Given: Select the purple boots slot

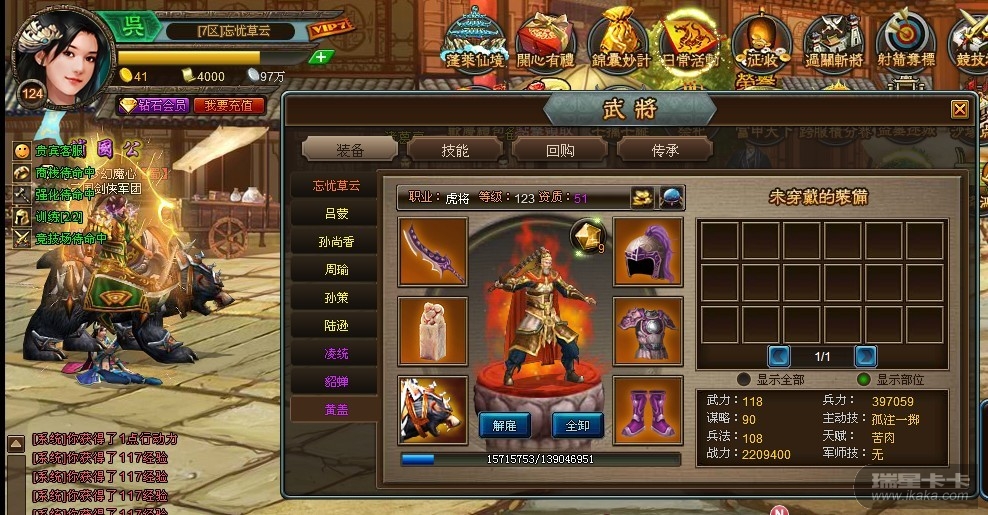Looking at the screenshot, I should click(x=648, y=410).
